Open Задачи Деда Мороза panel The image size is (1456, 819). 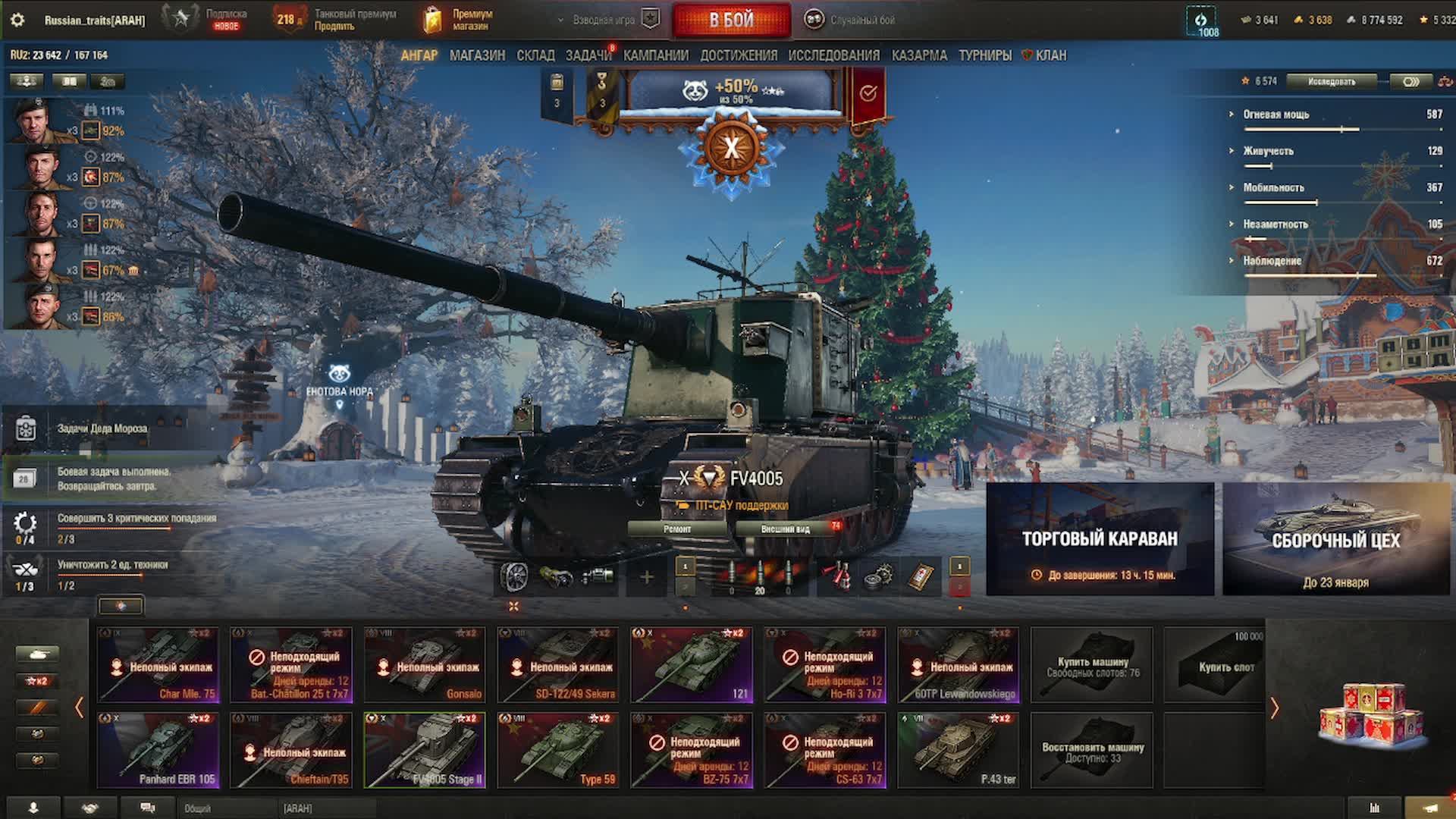coord(102,428)
